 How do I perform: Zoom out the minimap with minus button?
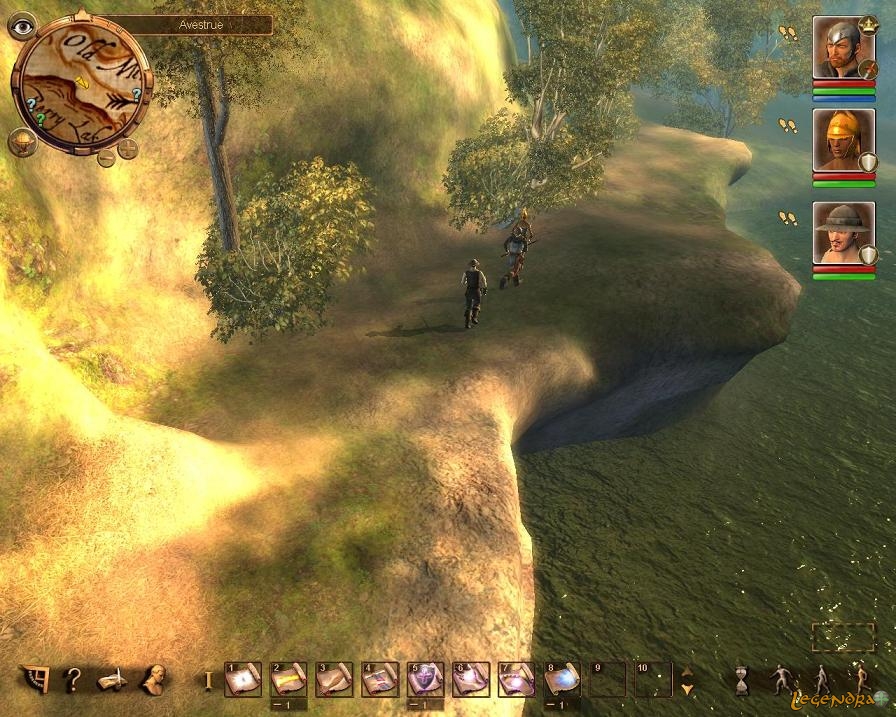106,157
